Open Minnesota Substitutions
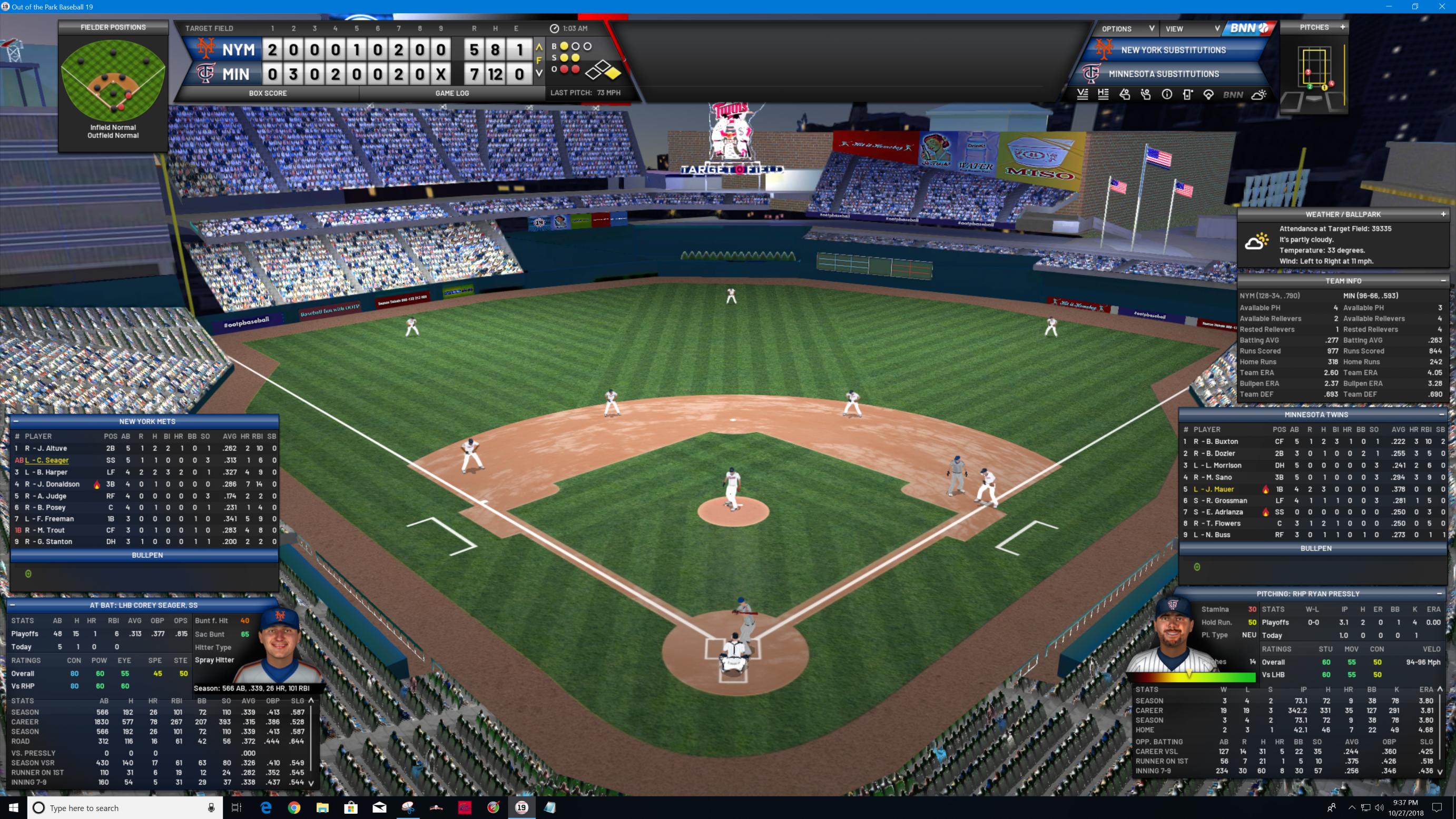This screenshot has width=1456, height=819. pos(1163,74)
